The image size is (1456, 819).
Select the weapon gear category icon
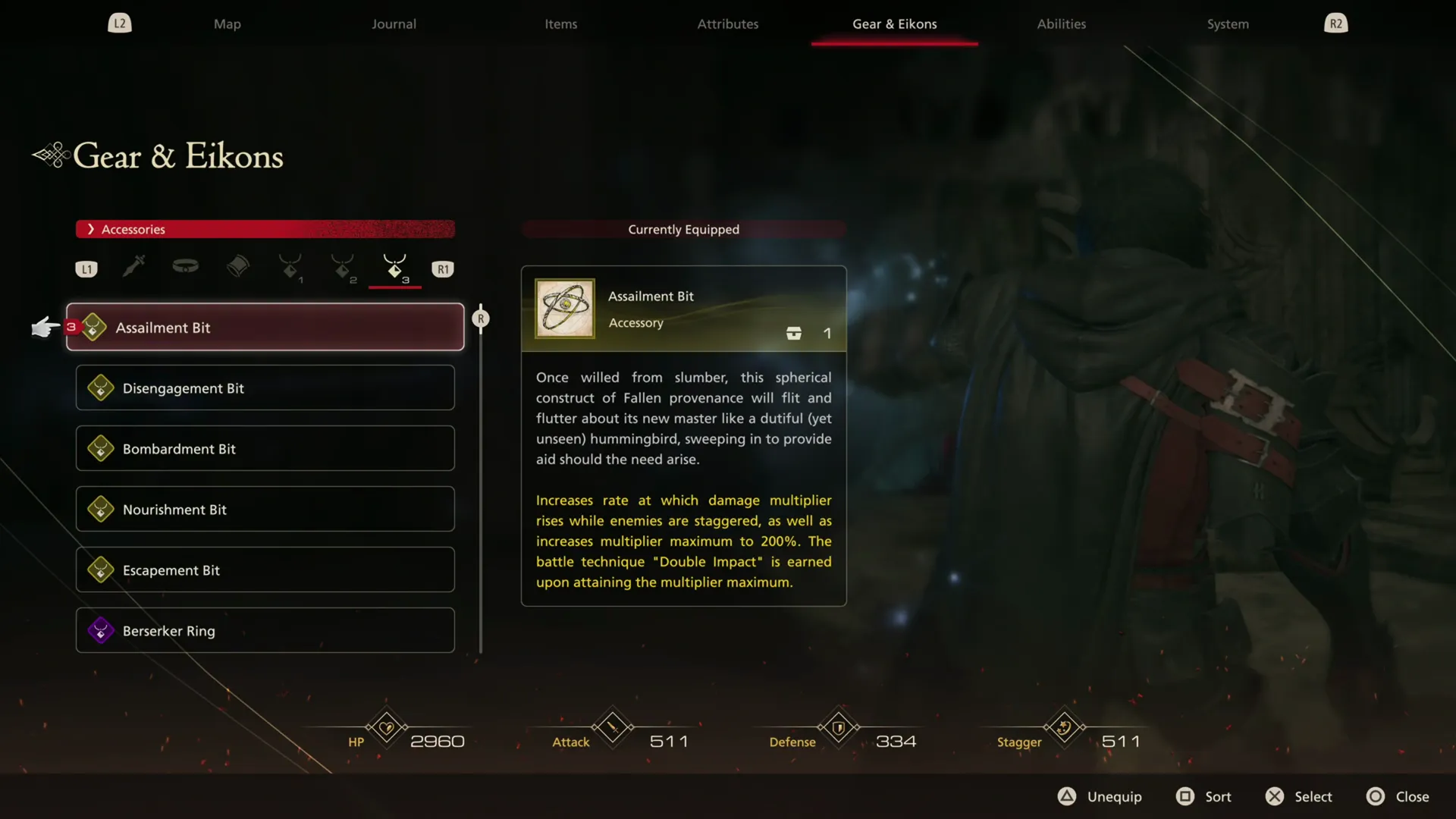(133, 268)
